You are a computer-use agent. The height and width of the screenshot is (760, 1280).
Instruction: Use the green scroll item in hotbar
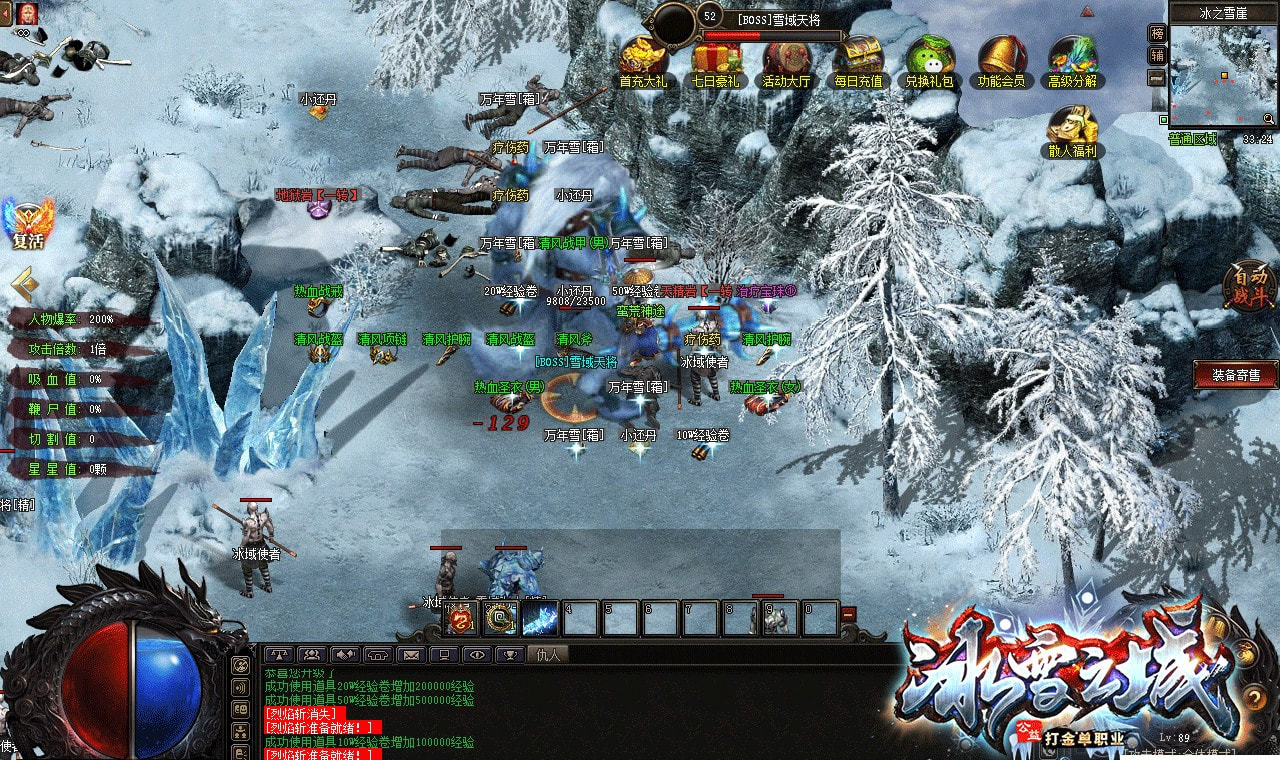[x=500, y=619]
